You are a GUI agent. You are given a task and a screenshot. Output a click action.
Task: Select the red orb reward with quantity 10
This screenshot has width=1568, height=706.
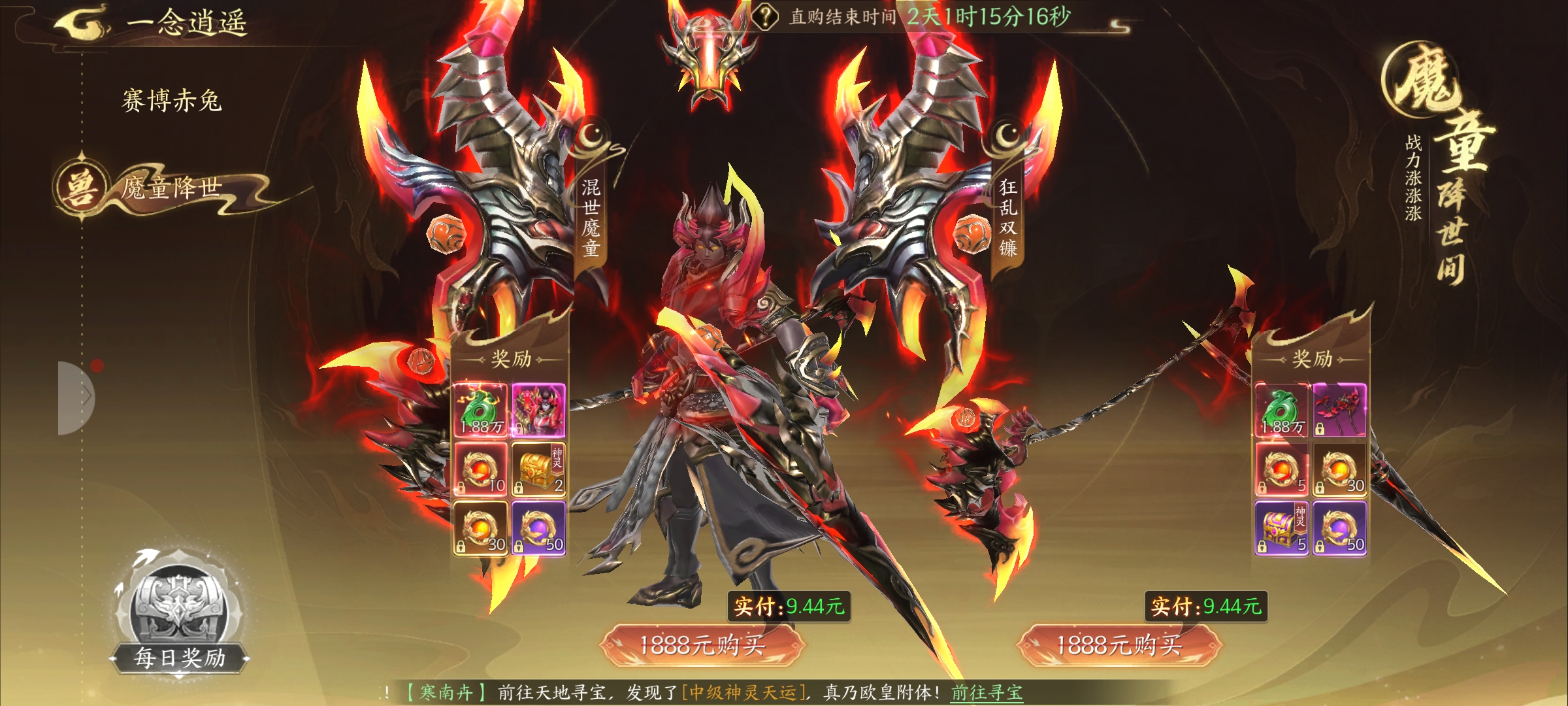tap(481, 469)
